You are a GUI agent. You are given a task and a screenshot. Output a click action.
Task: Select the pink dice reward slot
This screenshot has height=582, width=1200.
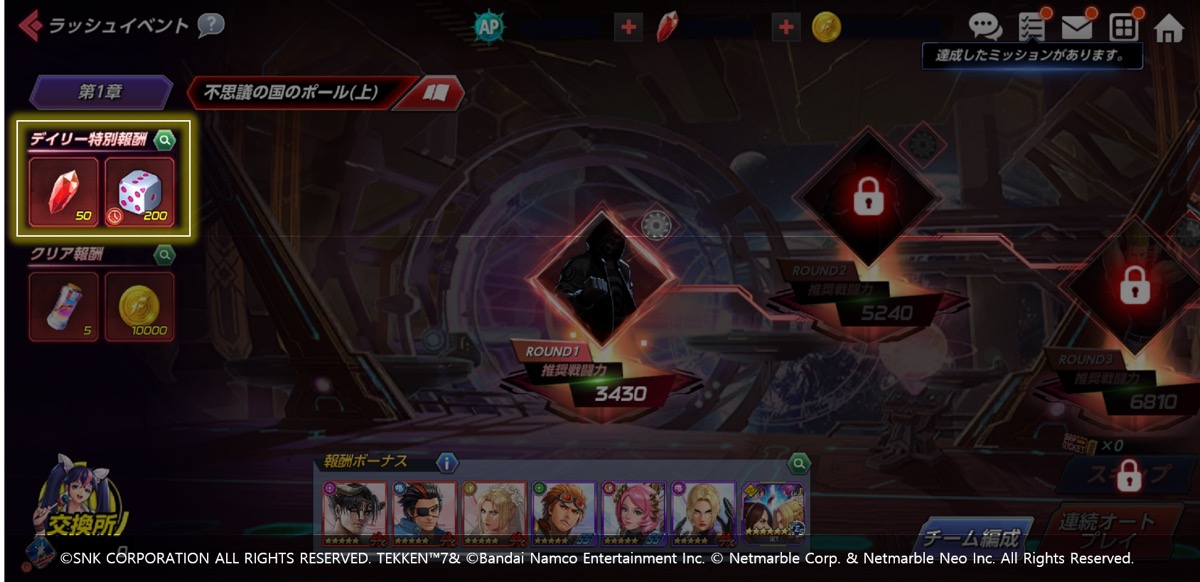click(x=140, y=191)
